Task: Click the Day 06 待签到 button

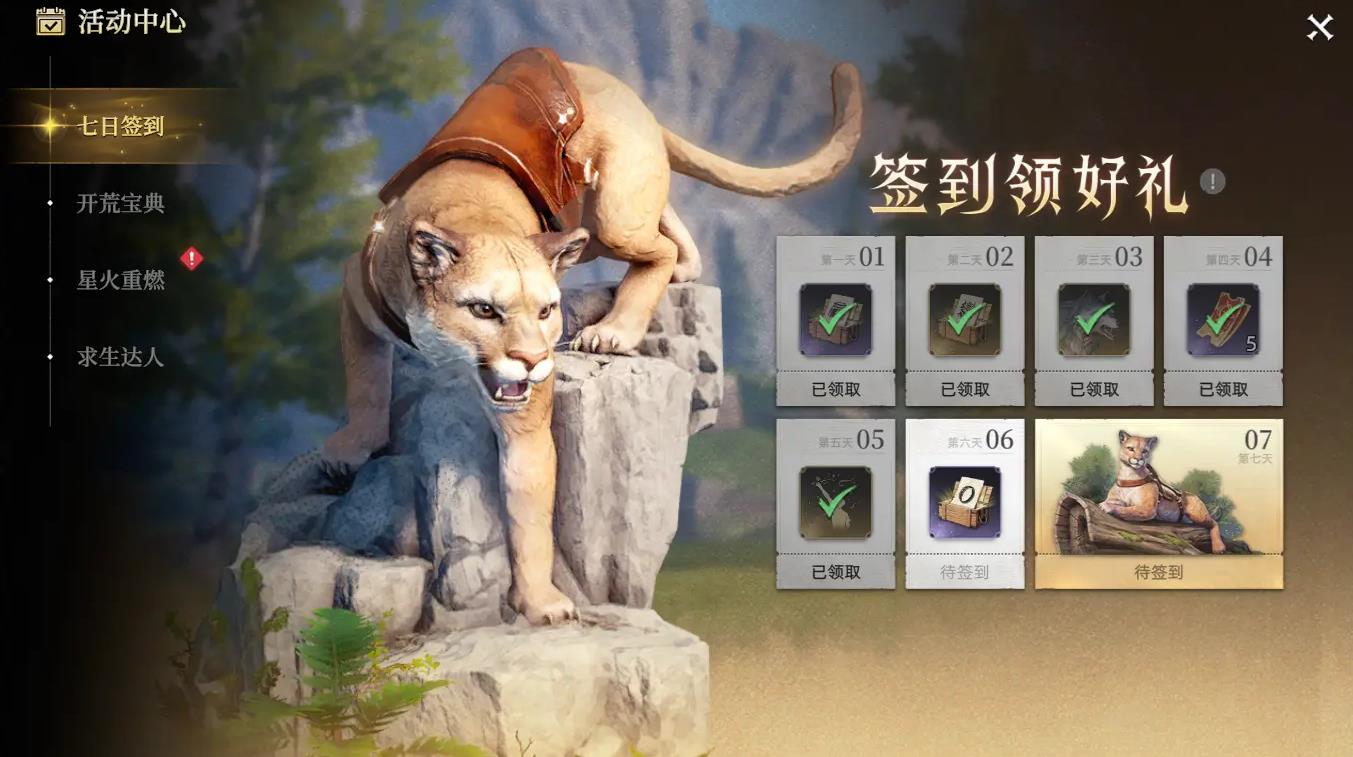Action: 965,574
